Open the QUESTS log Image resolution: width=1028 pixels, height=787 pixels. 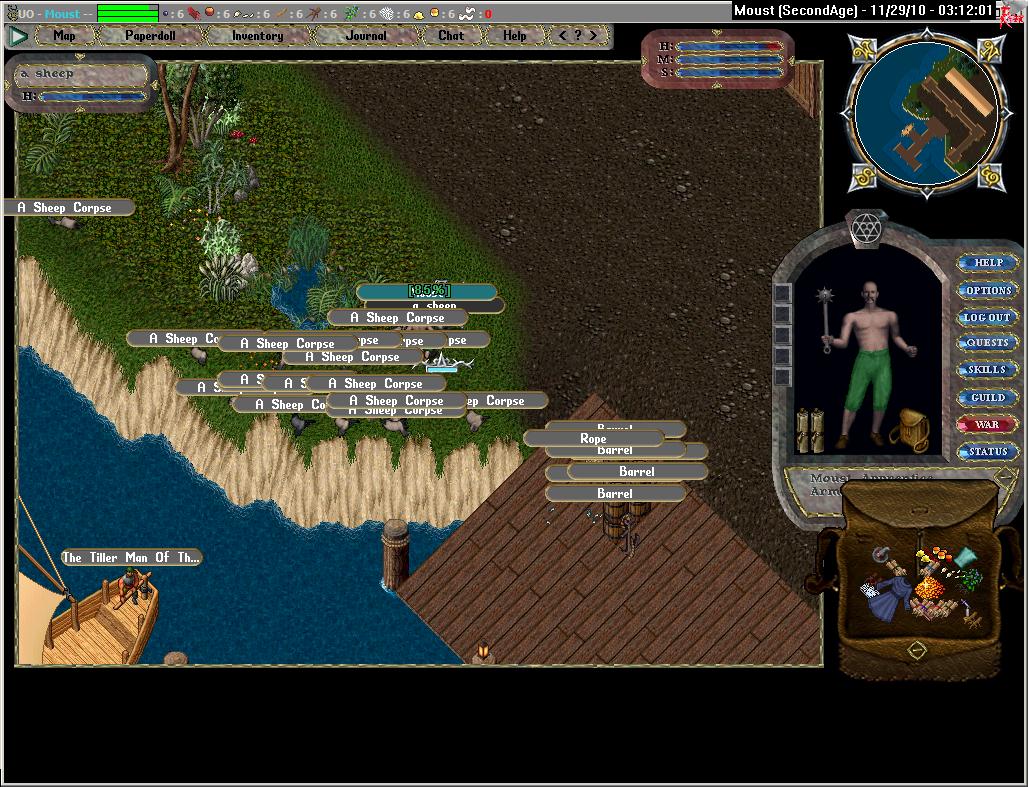click(988, 343)
